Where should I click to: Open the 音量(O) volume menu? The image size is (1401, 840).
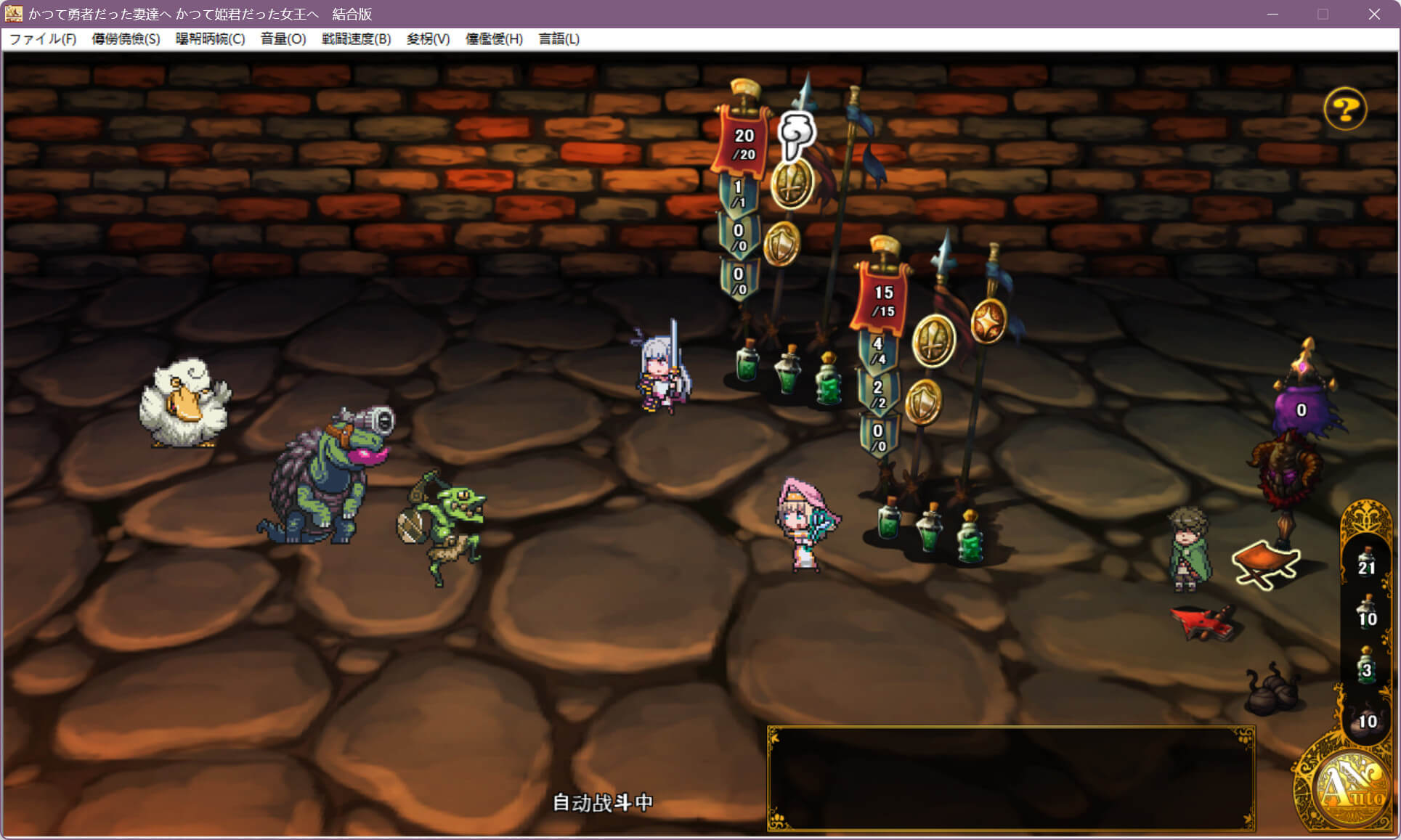point(283,39)
